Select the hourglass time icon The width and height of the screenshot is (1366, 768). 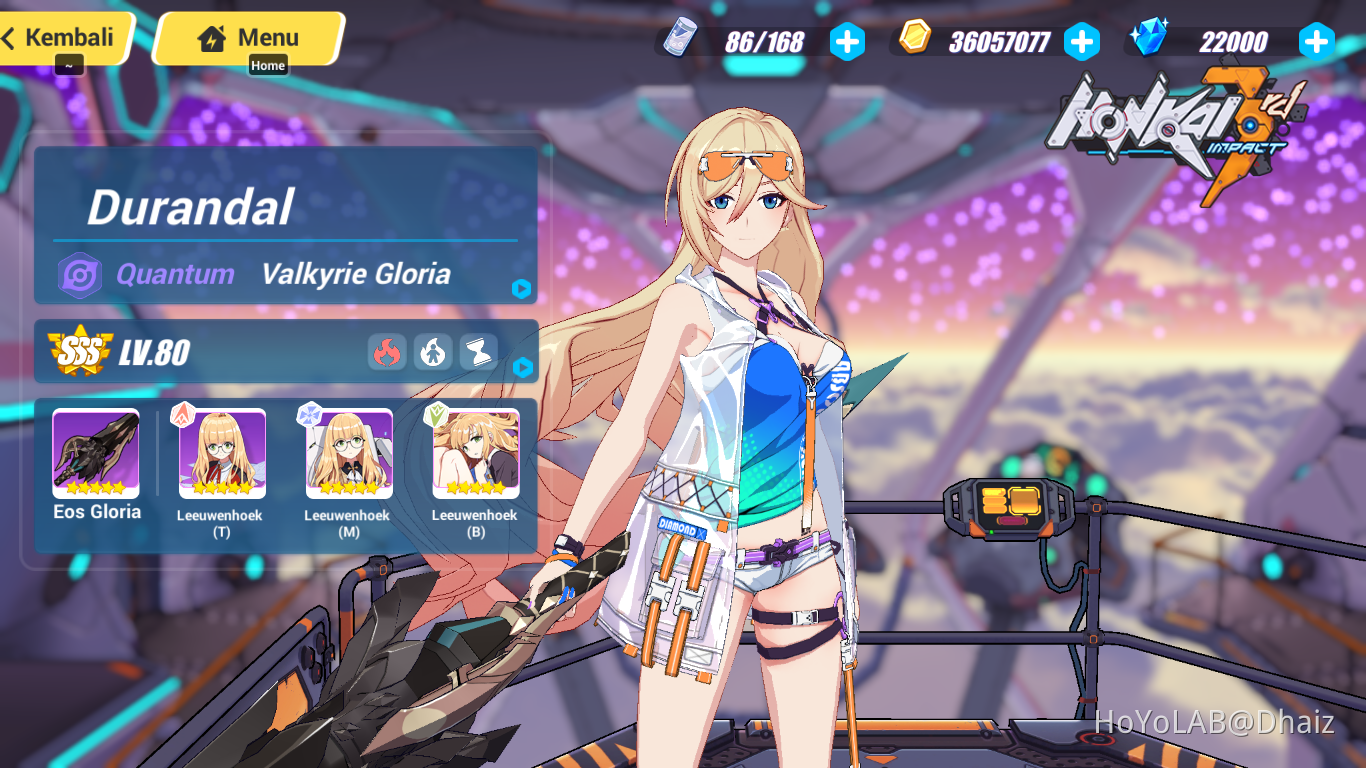[478, 352]
